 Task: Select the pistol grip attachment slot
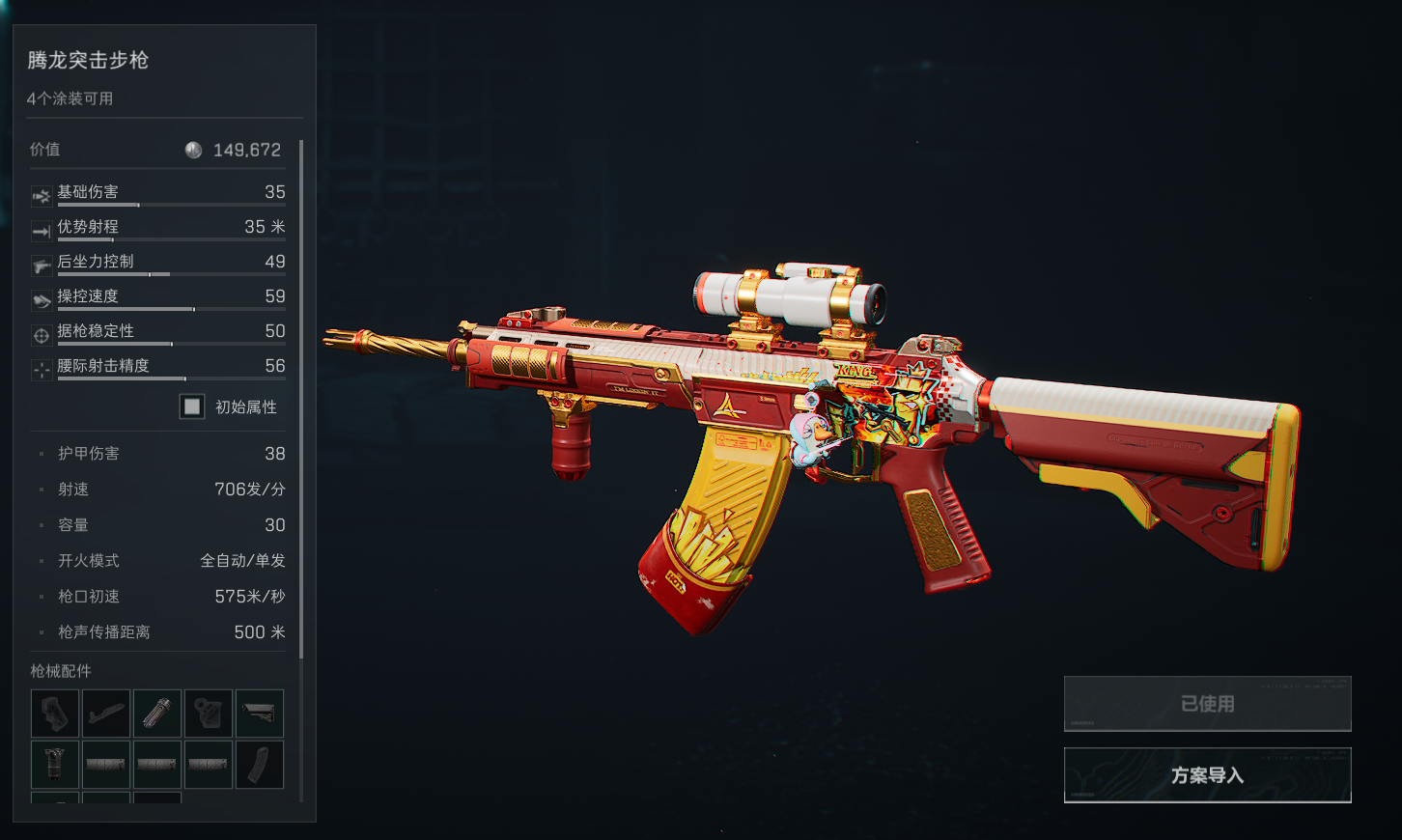click(x=55, y=714)
